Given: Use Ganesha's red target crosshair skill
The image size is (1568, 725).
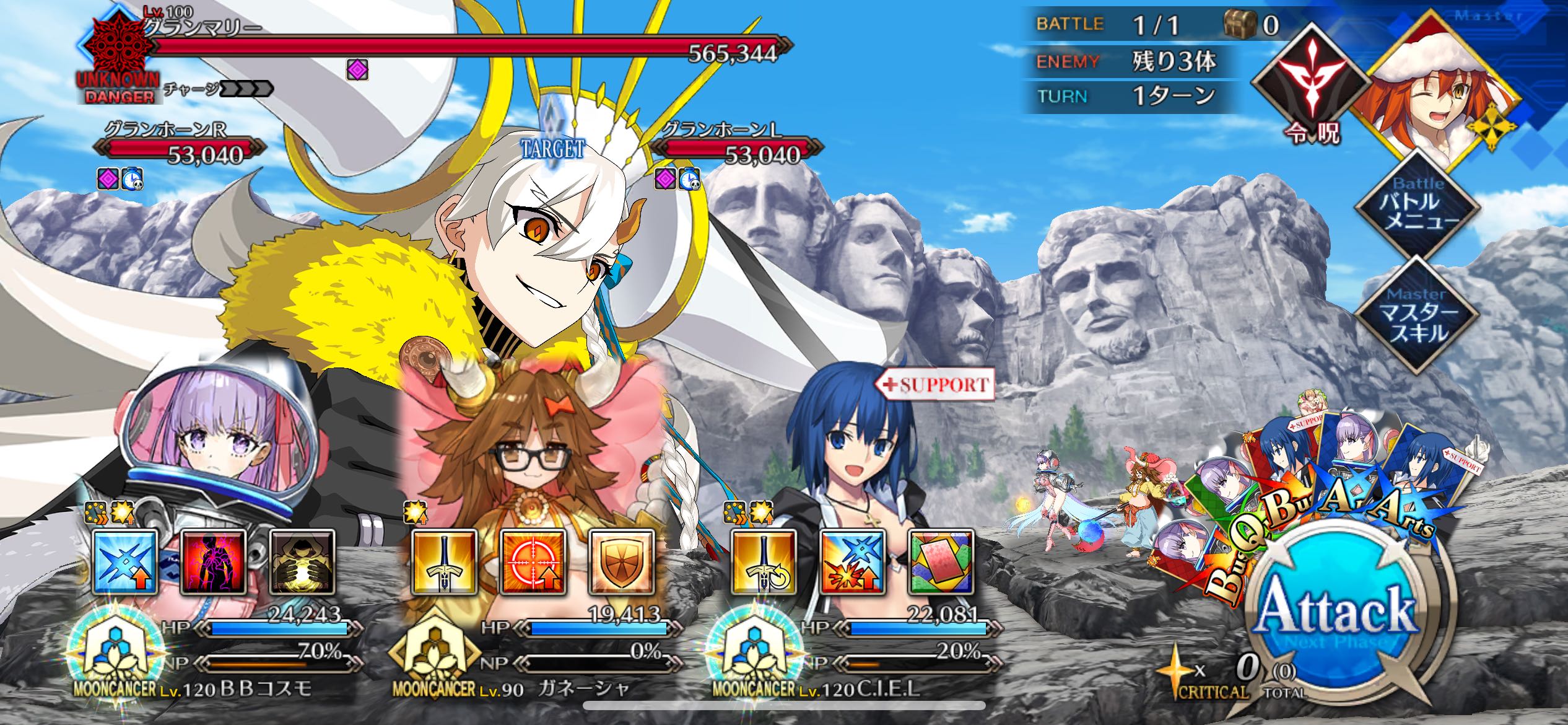Looking at the screenshot, I should point(533,562).
